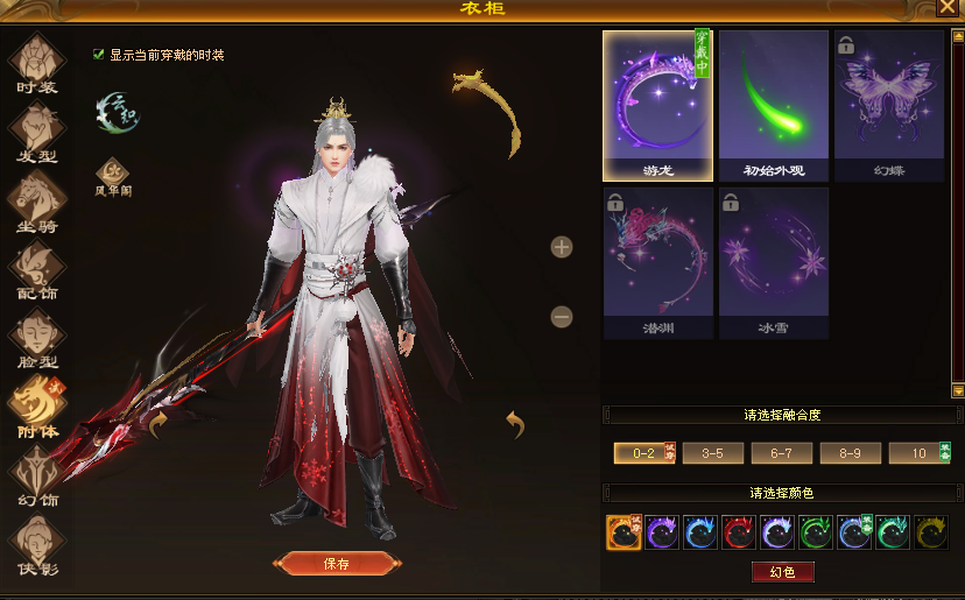Save the current outfit with 保存
The image size is (965, 600).
click(336, 563)
